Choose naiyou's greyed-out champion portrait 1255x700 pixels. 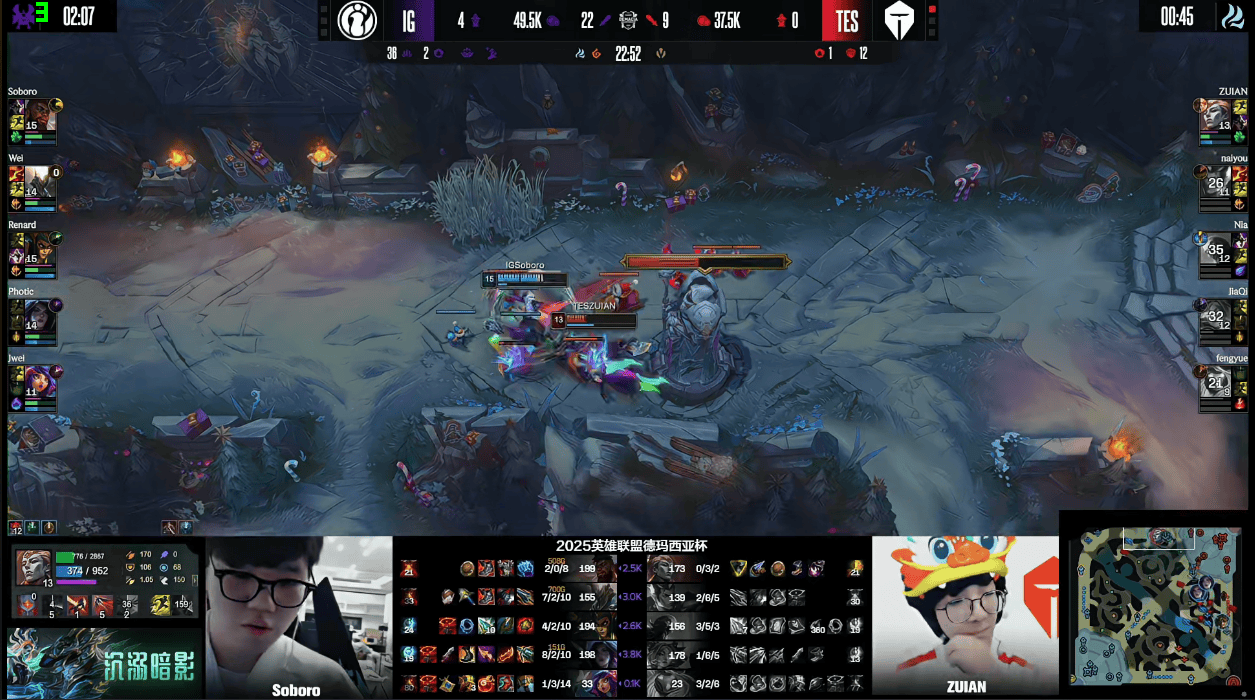click(x=1215, y=181)
